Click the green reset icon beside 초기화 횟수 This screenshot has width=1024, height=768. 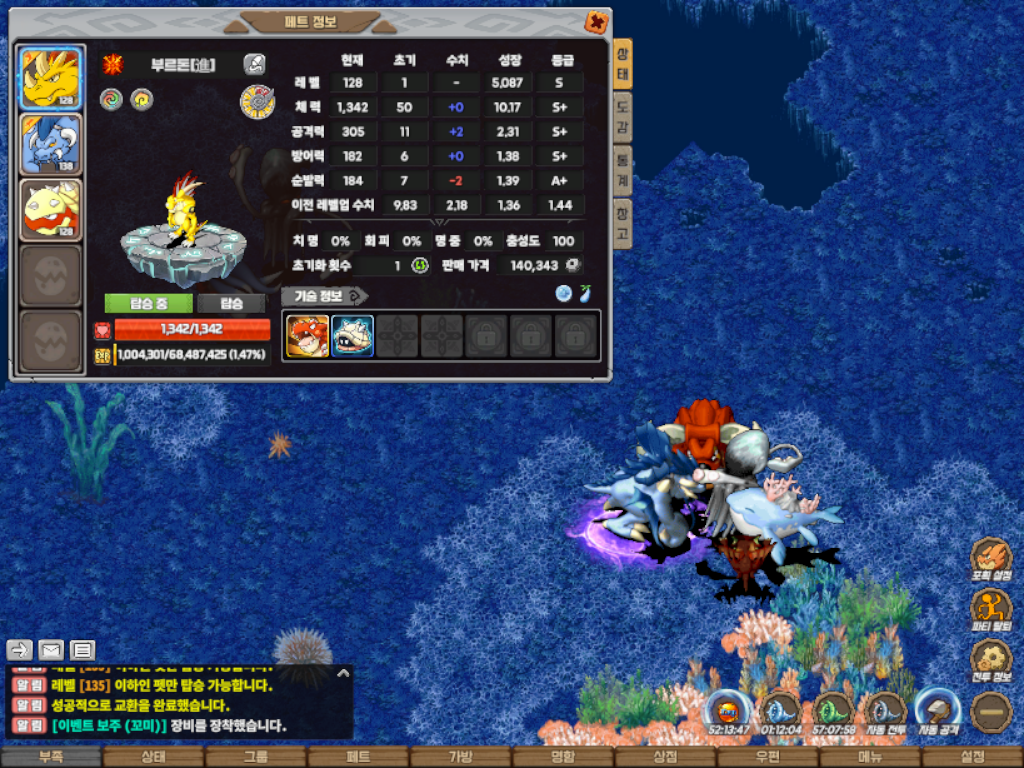(x=420, y=265)
